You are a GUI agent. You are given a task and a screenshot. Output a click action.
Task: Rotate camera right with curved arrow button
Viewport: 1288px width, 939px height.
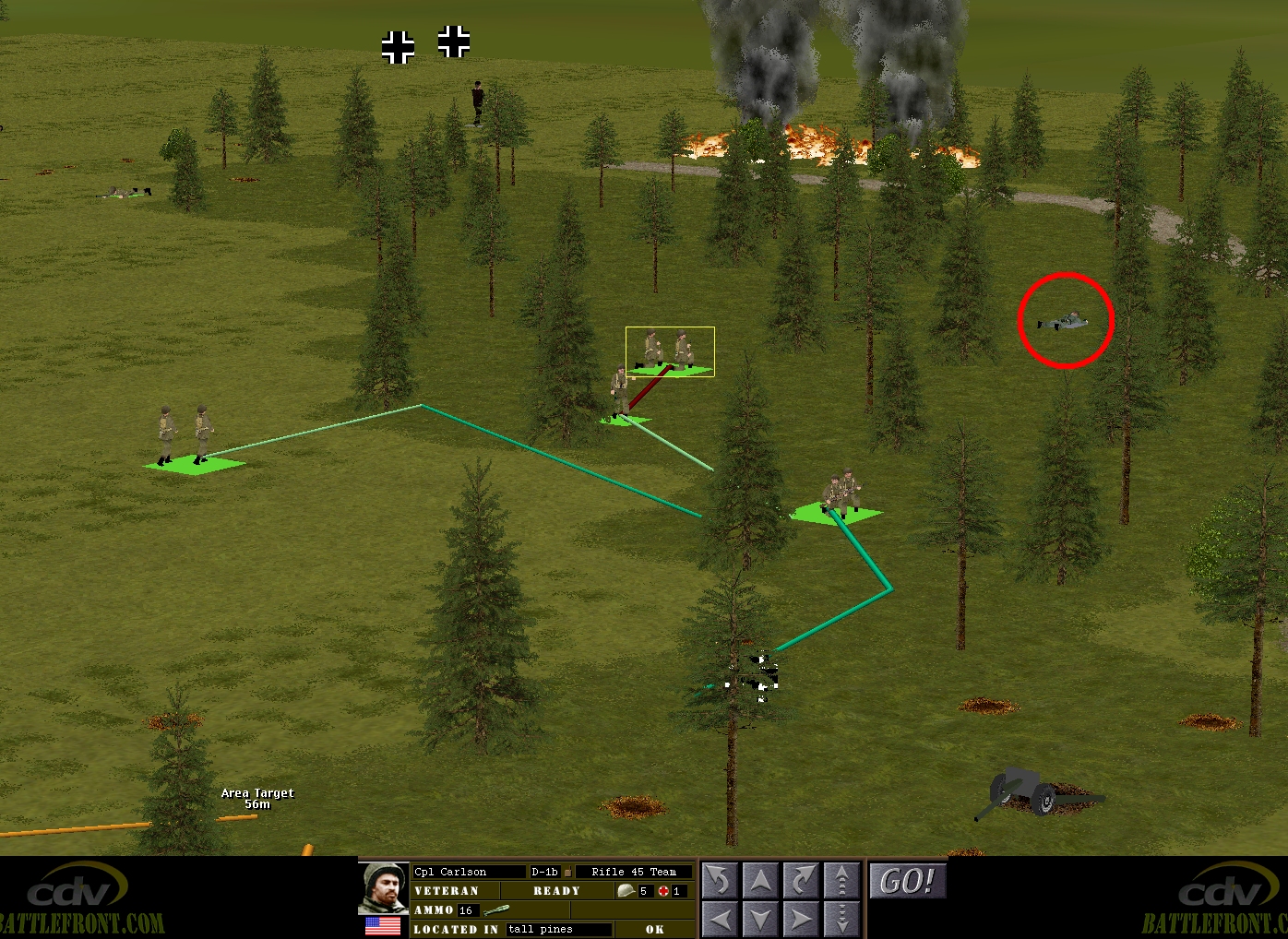[x=801, y=881]
